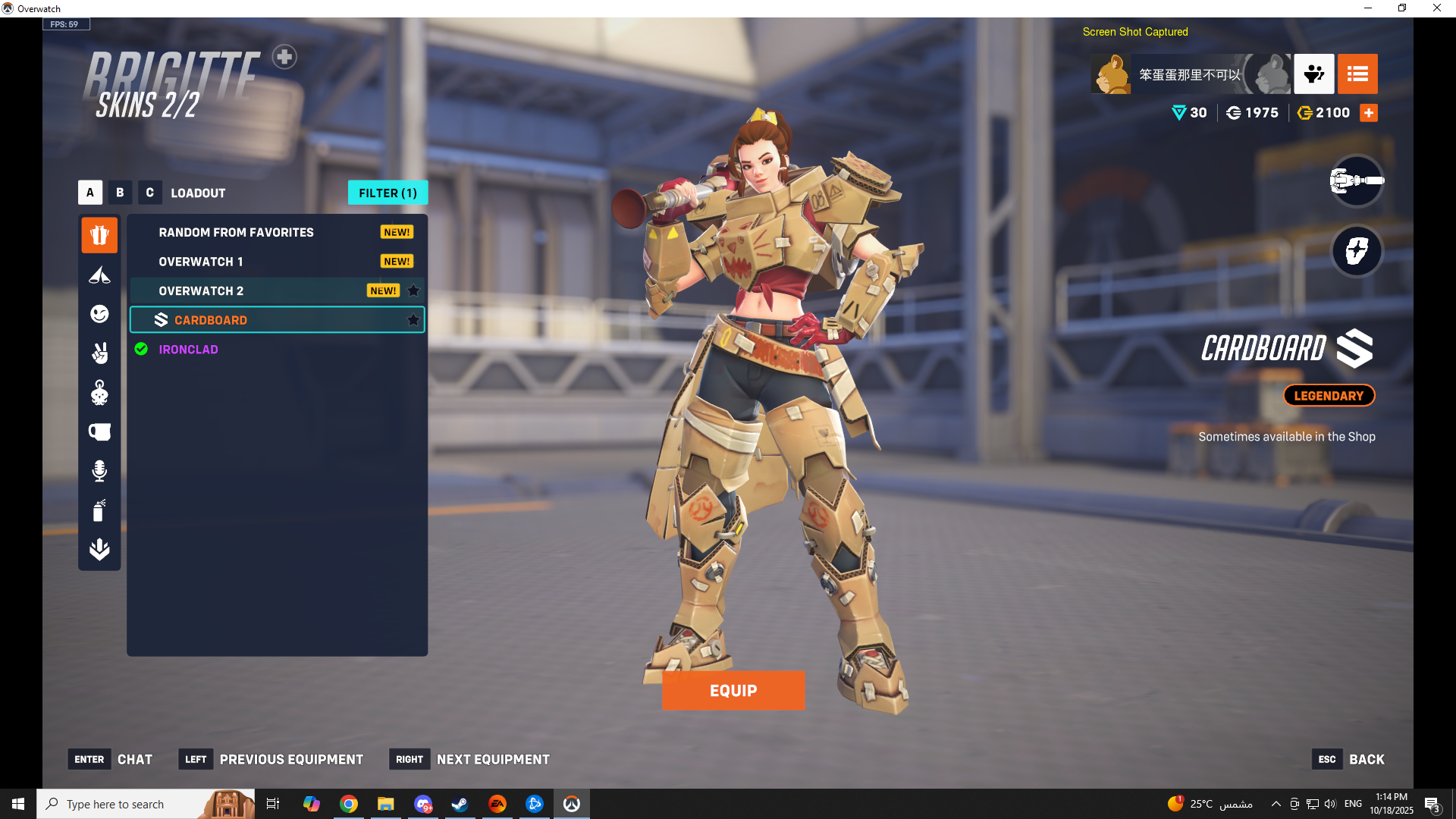
Task: Open the Filter (1) options
Action: [388, 193]
